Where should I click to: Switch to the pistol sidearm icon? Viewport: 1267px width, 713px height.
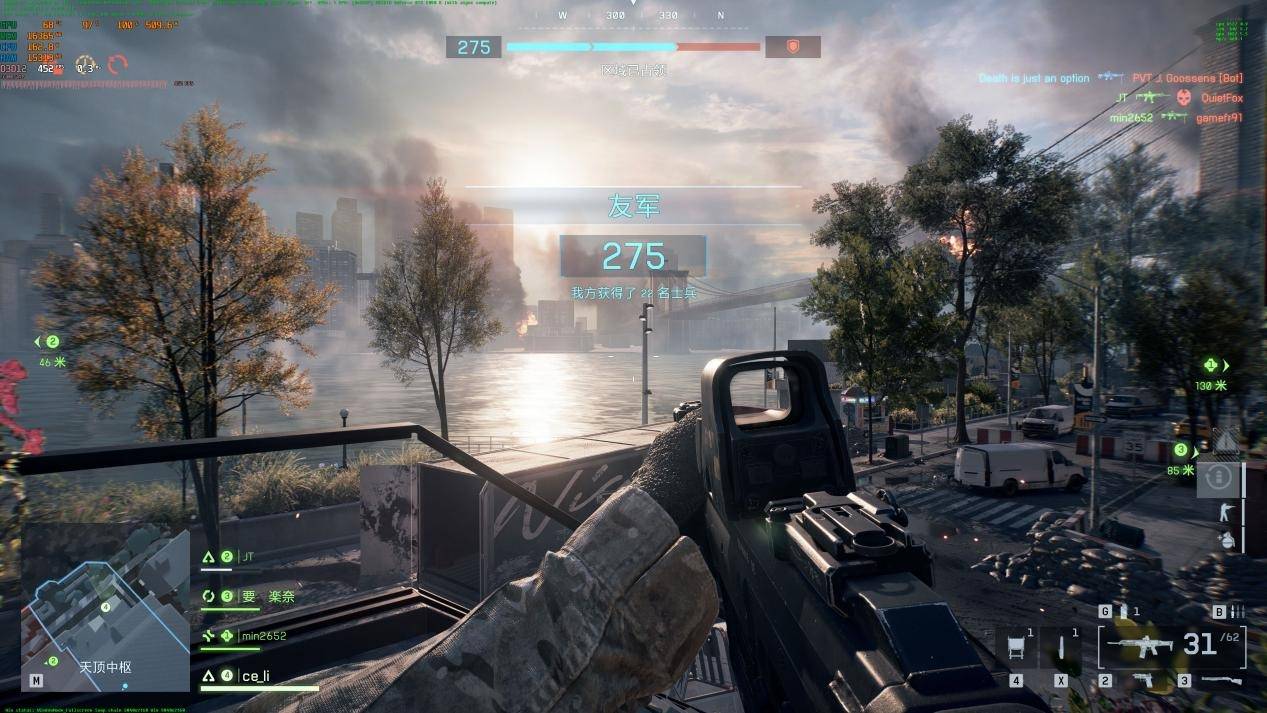[1142, 681]
